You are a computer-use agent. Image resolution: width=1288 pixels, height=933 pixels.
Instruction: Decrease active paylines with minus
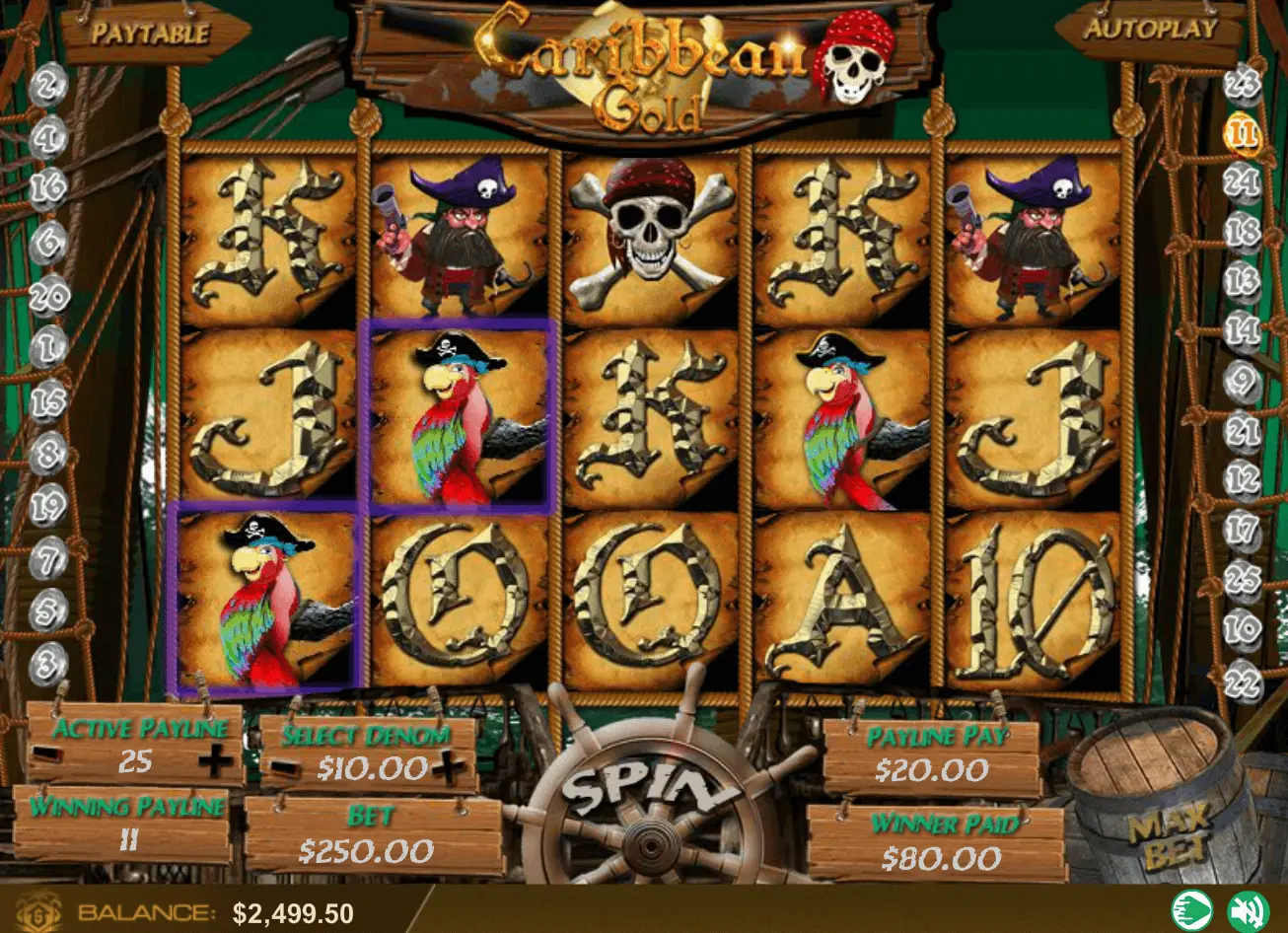(x=48, y=757)
